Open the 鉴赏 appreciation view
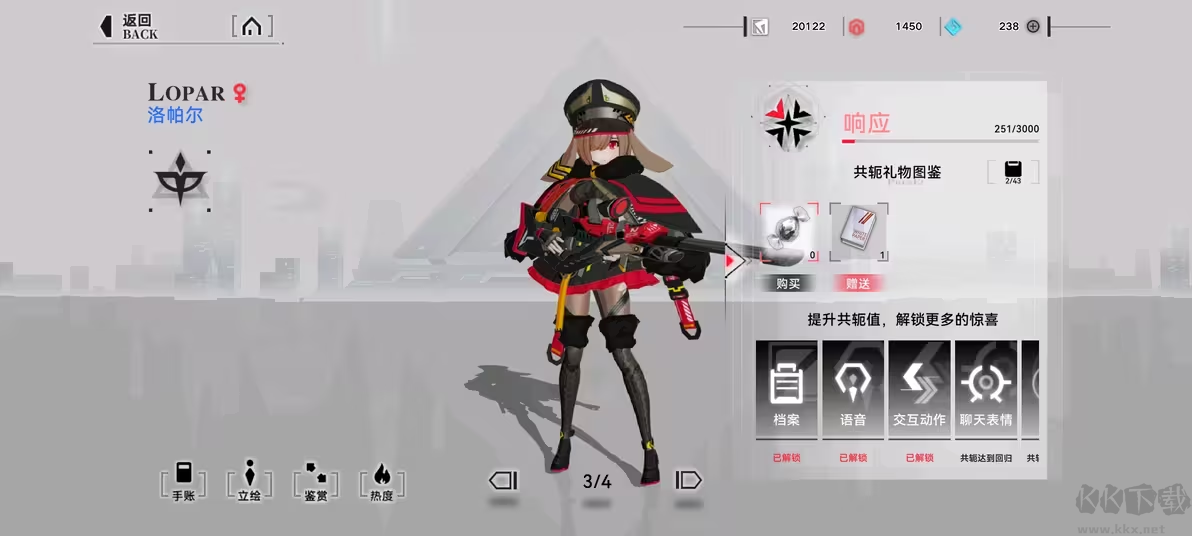 (x=315, y=481)
